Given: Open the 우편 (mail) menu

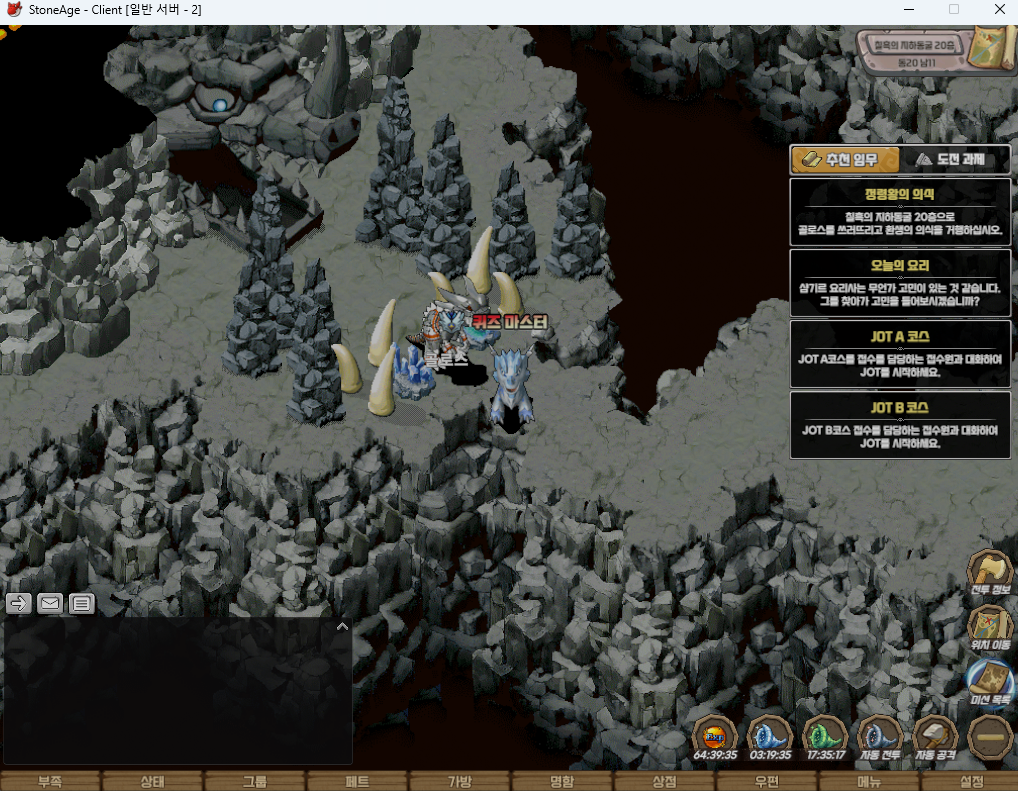Looking at the screenshot, I should click(767, 781).
